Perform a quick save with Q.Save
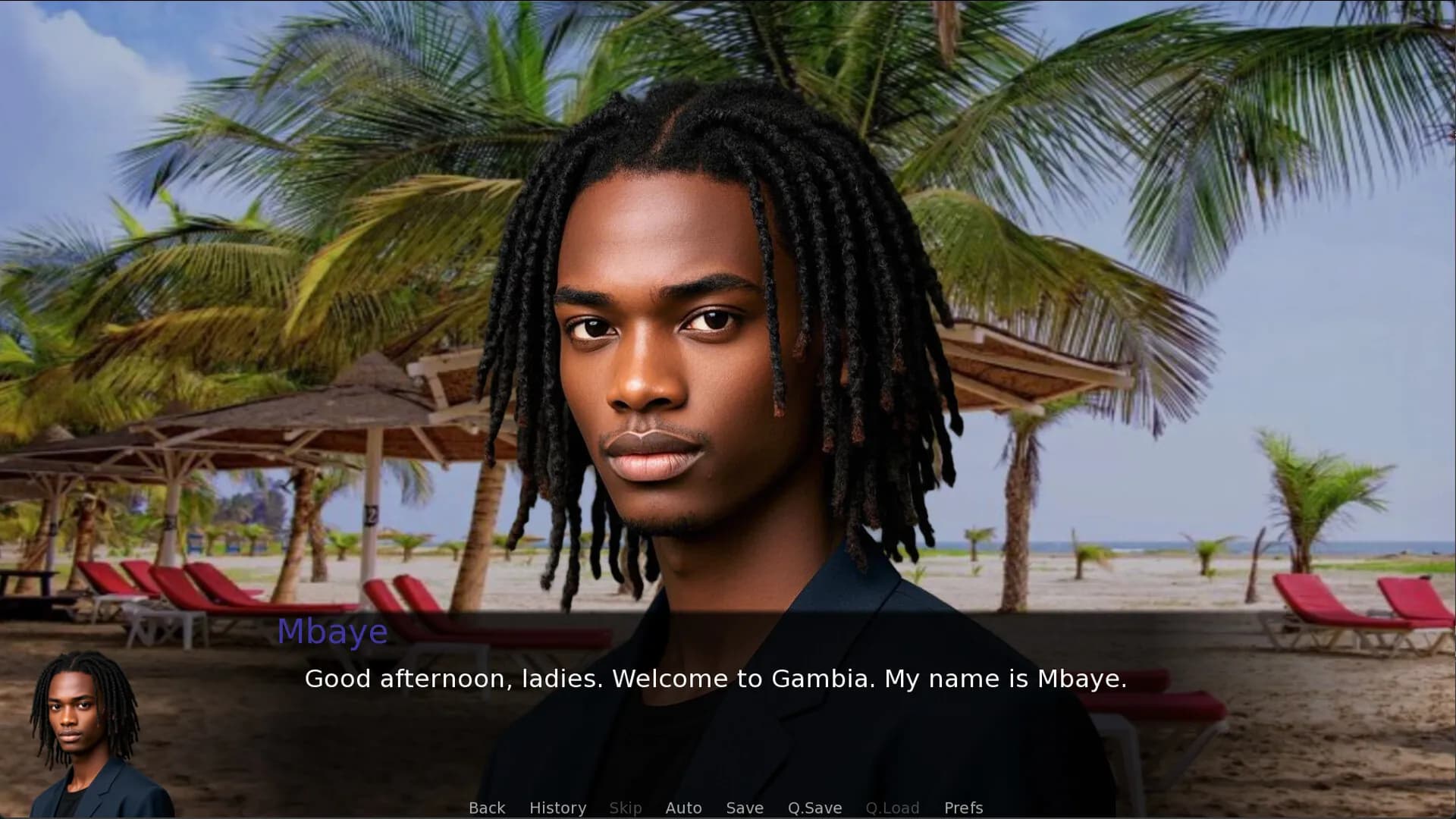The height and width of the screenshot is (819, 1456). 814,808
